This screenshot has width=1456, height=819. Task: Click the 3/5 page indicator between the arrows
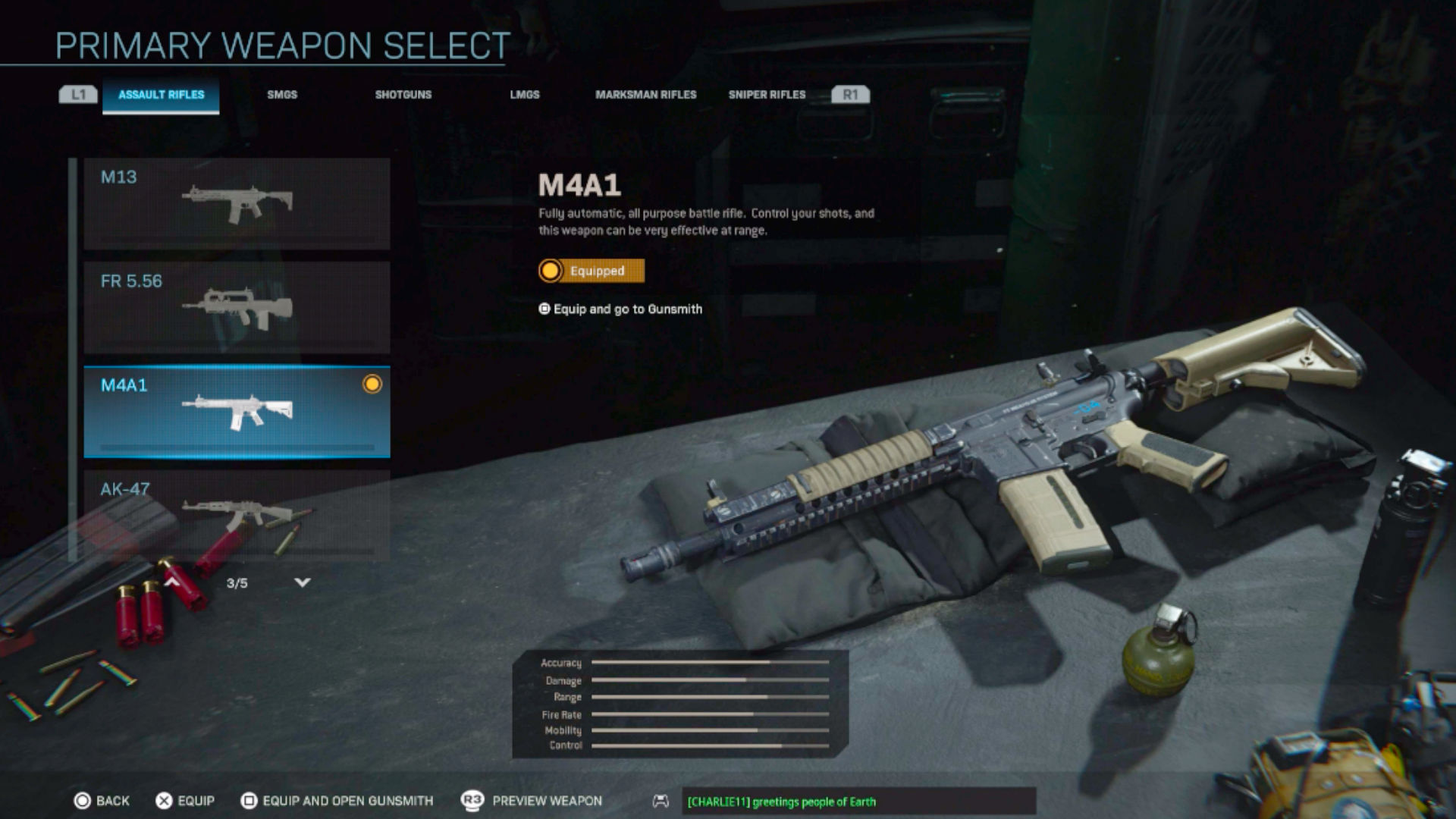(237, 582)
